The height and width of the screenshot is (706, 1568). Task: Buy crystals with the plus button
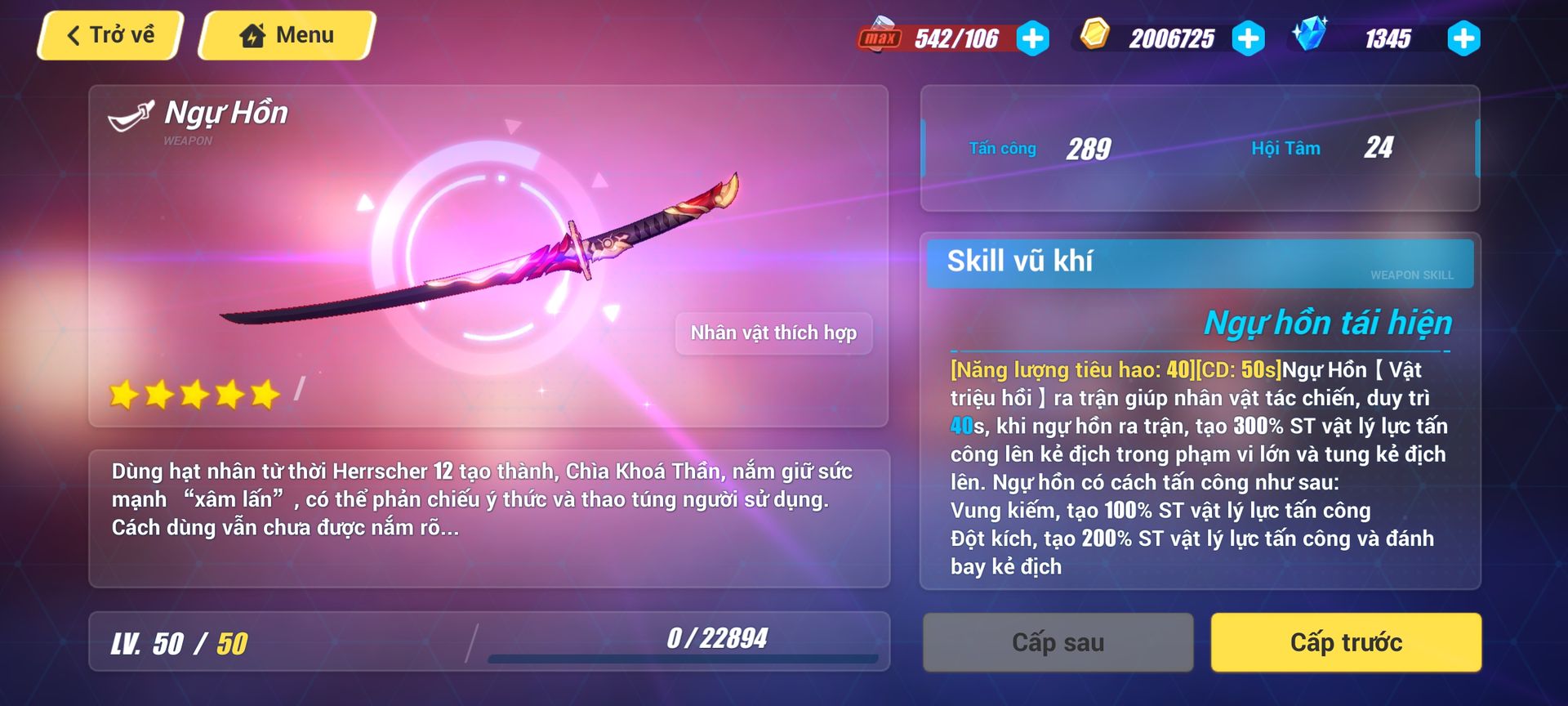point(1463,38)
